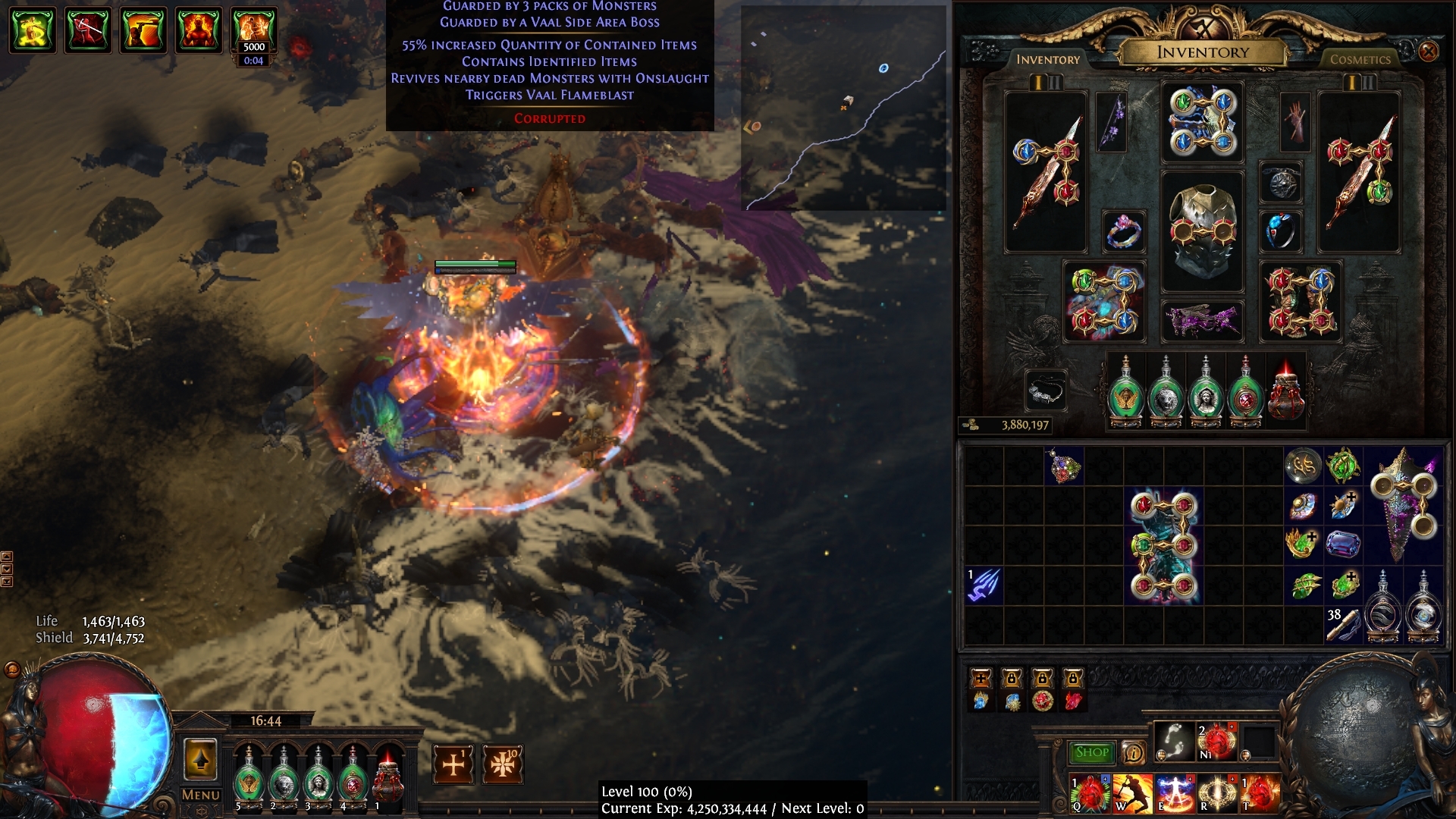Select the equipped helmet slot

[1202, 122]
